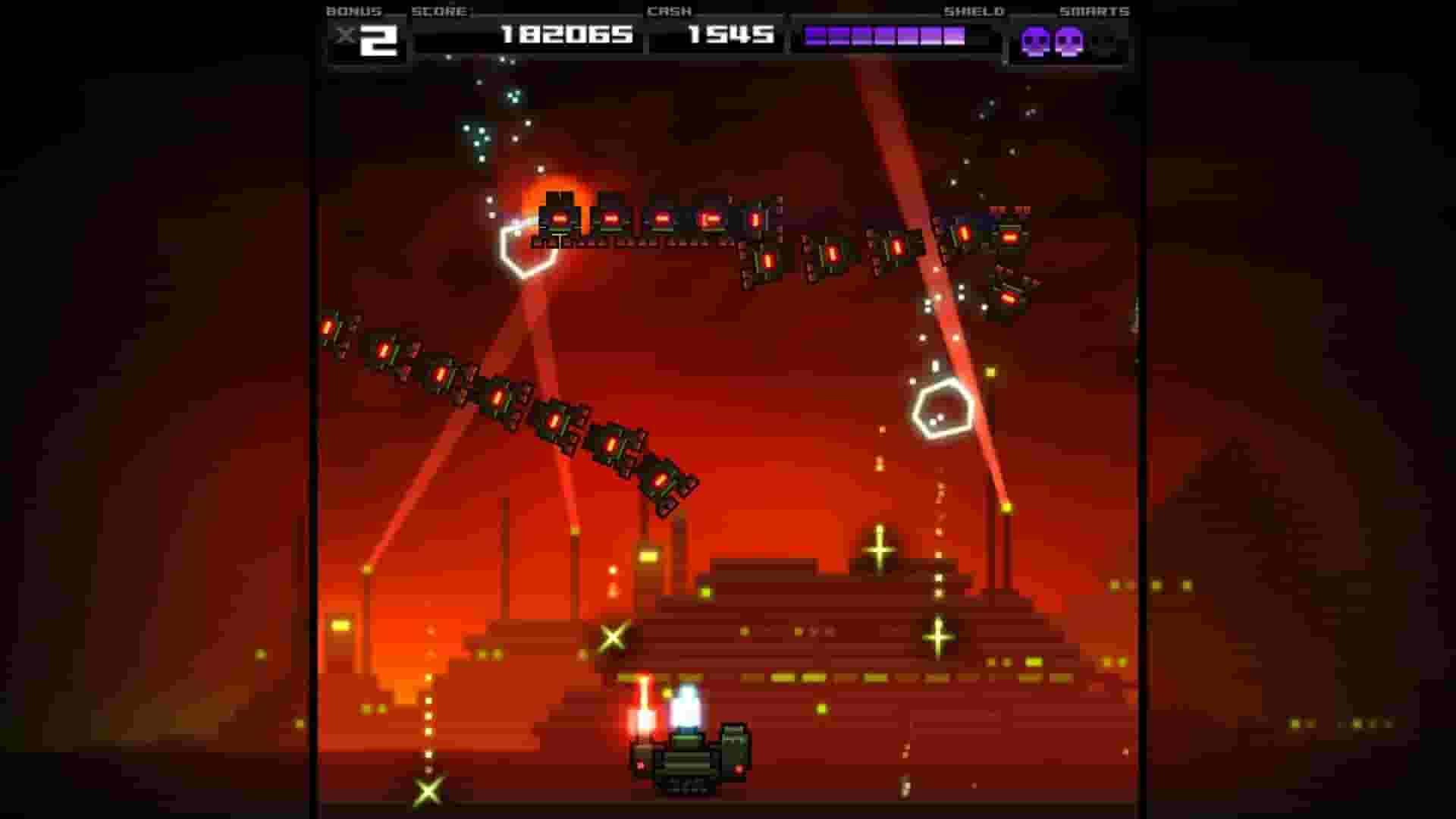Image resolution: width=1456 pixels, height=819 pixels.
Task: Click the CASH label in the HUD
Action: 669,11
